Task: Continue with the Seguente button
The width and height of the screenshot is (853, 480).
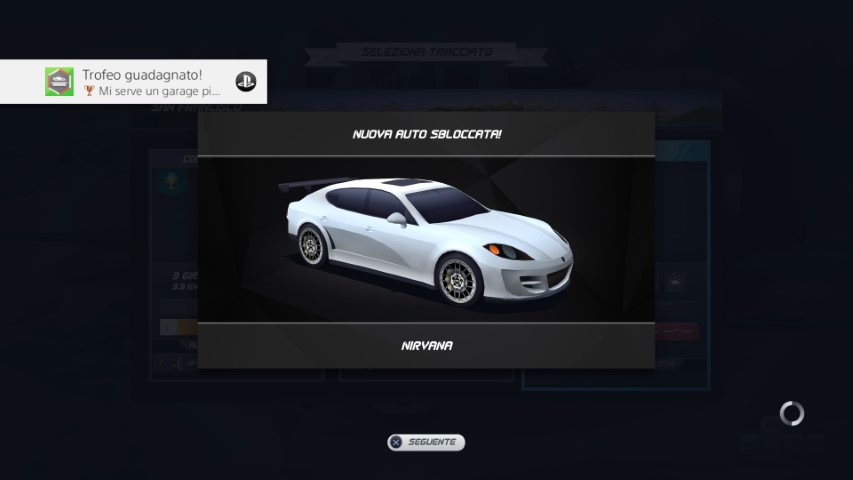Action: [426, 441]
